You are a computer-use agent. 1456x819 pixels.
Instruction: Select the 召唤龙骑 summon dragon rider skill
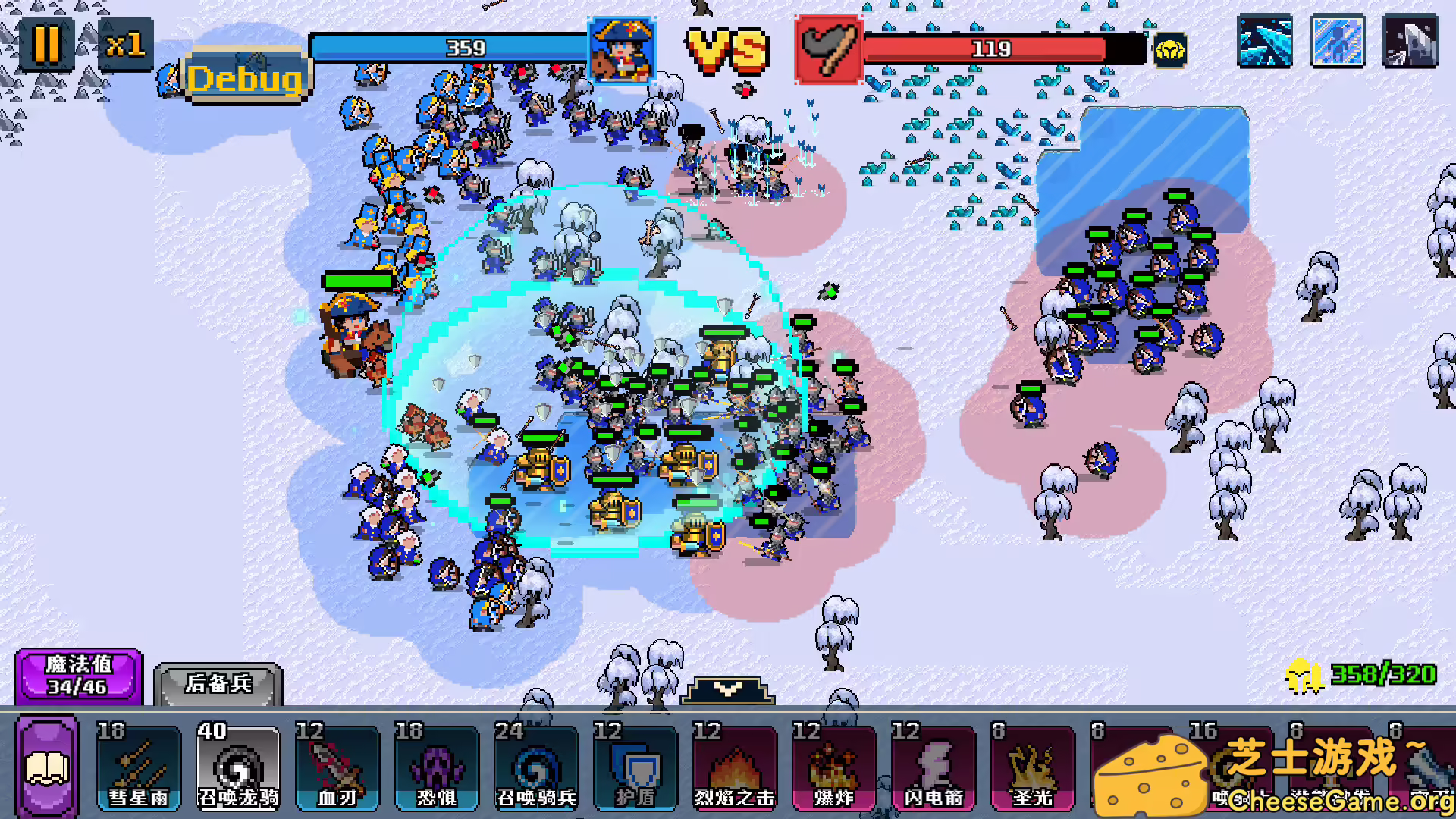(x=239, y=766)
